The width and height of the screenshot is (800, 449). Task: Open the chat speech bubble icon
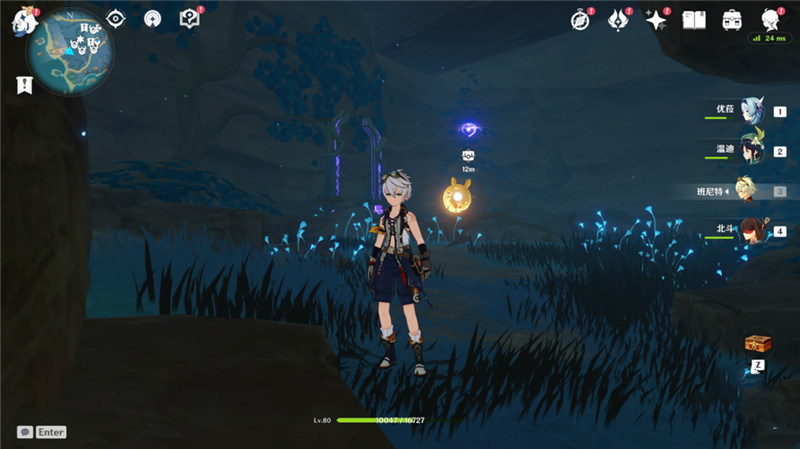pyautogui.click(x=24, y=432)
